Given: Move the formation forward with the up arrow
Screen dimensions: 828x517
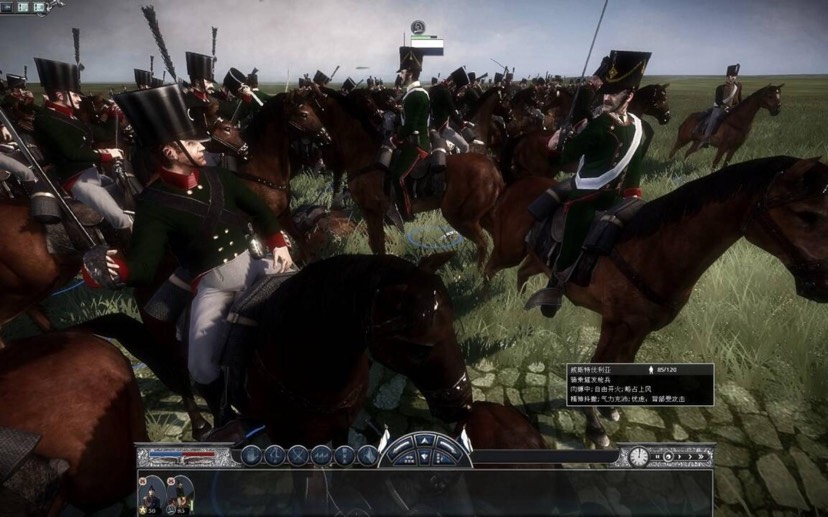Looking at the screenshot, I should [x=423, y=440].
